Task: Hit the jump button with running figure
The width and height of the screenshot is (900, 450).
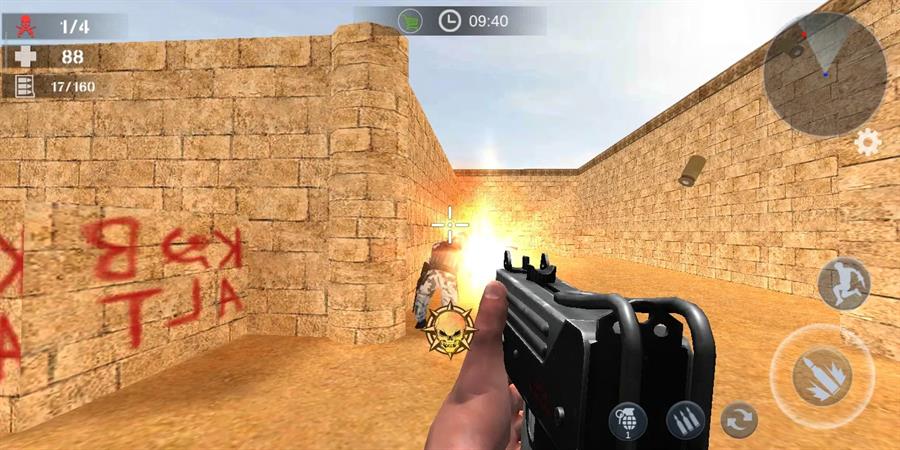Action: tap(844, 283)
